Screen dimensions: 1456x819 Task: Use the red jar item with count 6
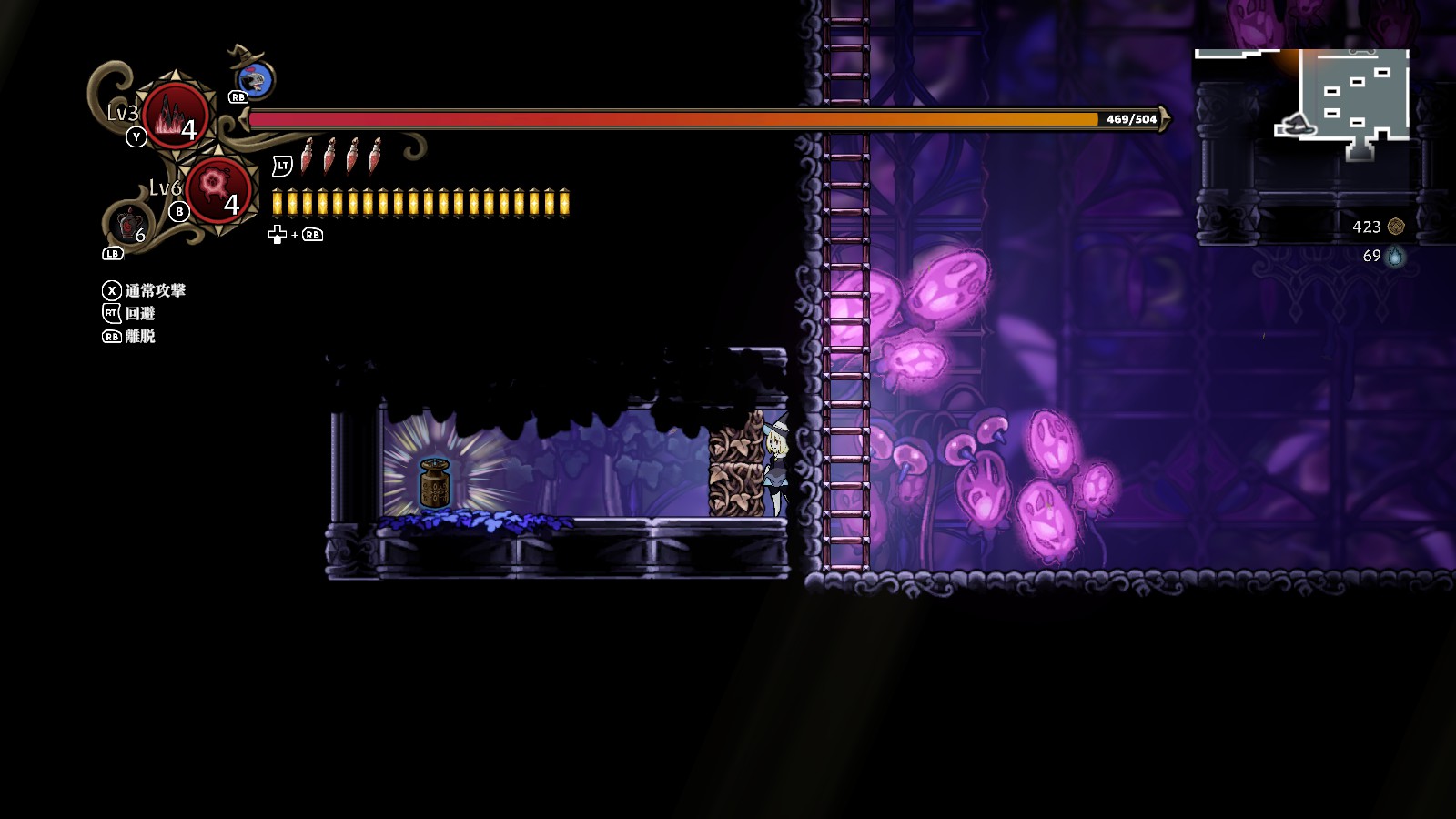pyautogui.click(x=130, y=224)
